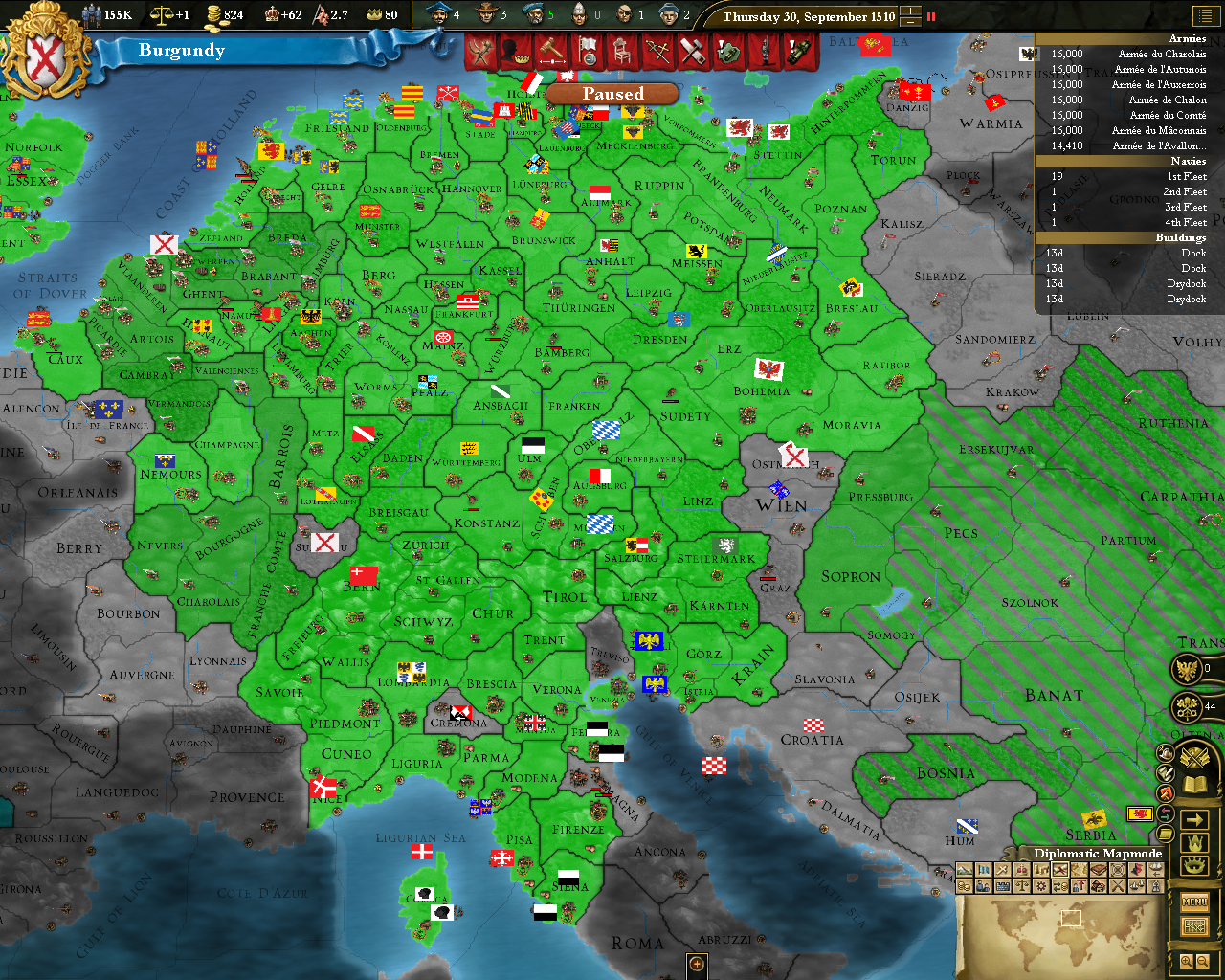Open the ledger (open book icon)
Image resolution: width=1225 pixels, height=980 pixels.
point(1193,782)
